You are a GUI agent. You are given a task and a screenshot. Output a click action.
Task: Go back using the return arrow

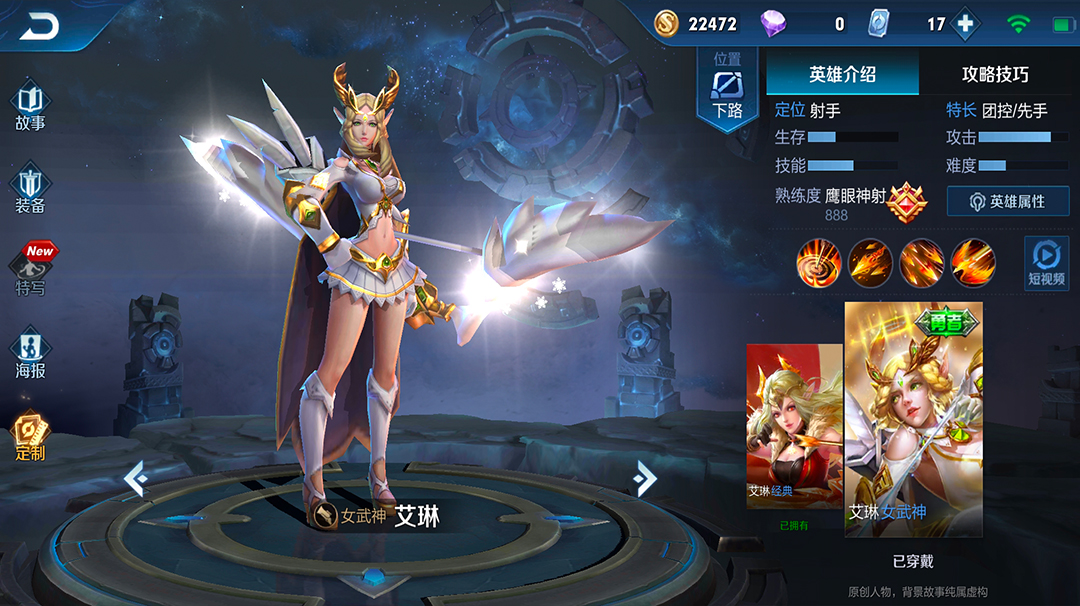click(40, 27)
